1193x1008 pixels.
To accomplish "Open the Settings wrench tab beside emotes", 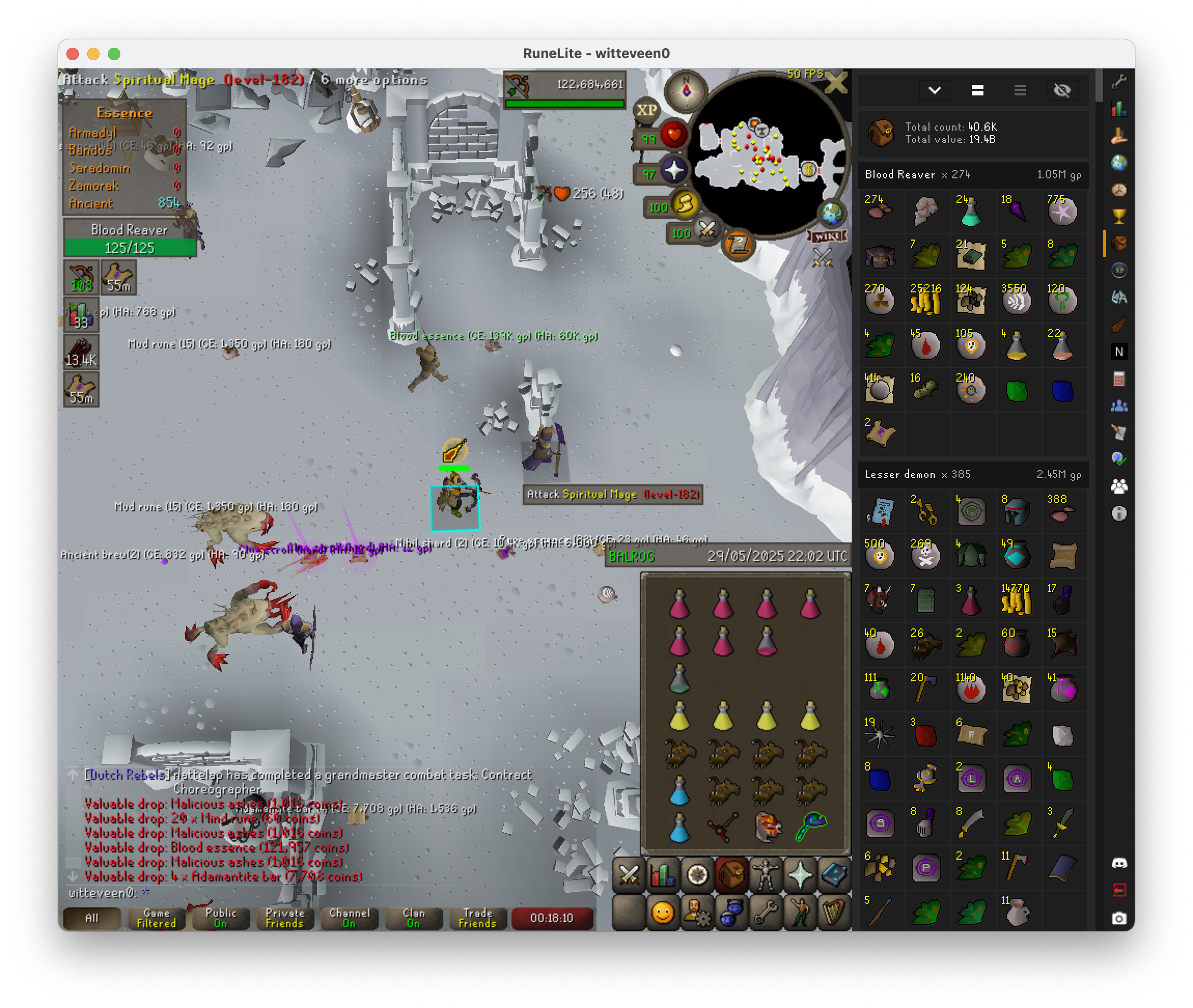I will 766,912.
